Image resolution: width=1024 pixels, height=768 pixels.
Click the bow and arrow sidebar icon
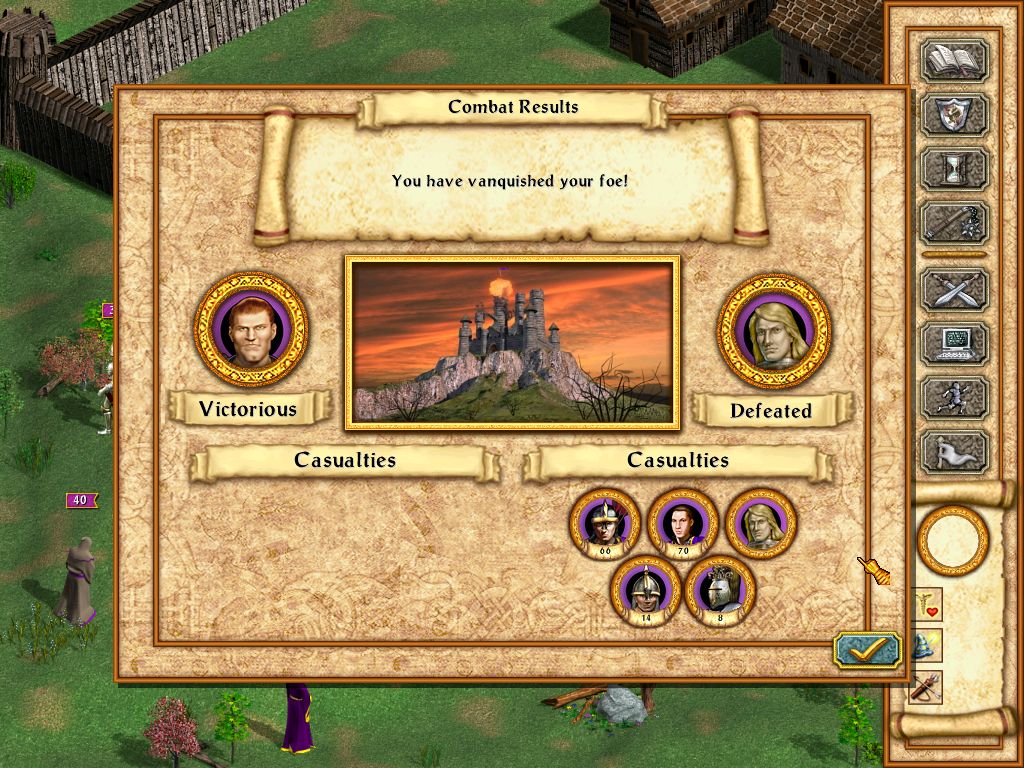[927, 688]
